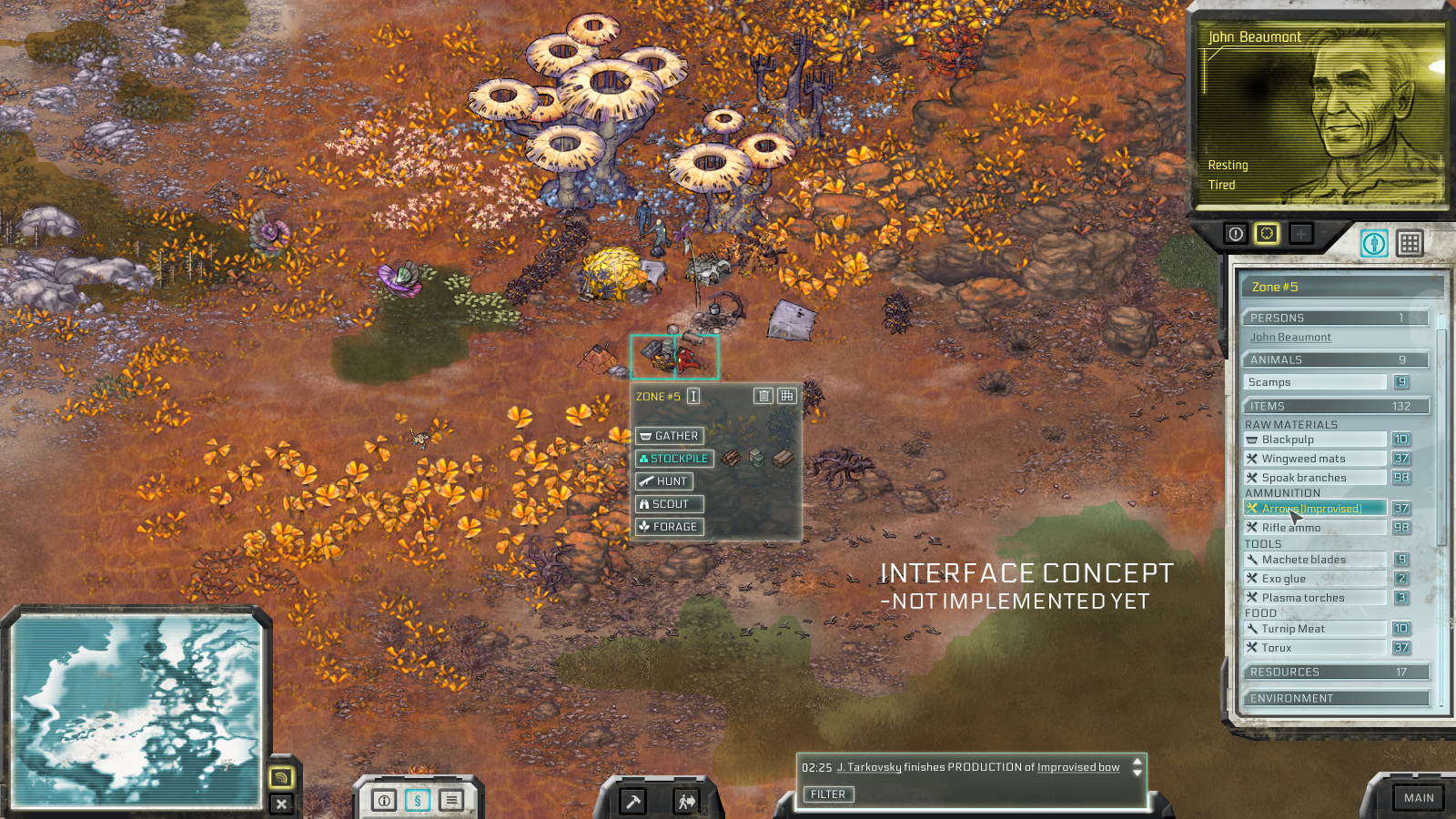Screen dimensions: 1456x819
Task: Click the Improvised bow link in the log
Action: pyautogui.click(x=1078, y=768)
